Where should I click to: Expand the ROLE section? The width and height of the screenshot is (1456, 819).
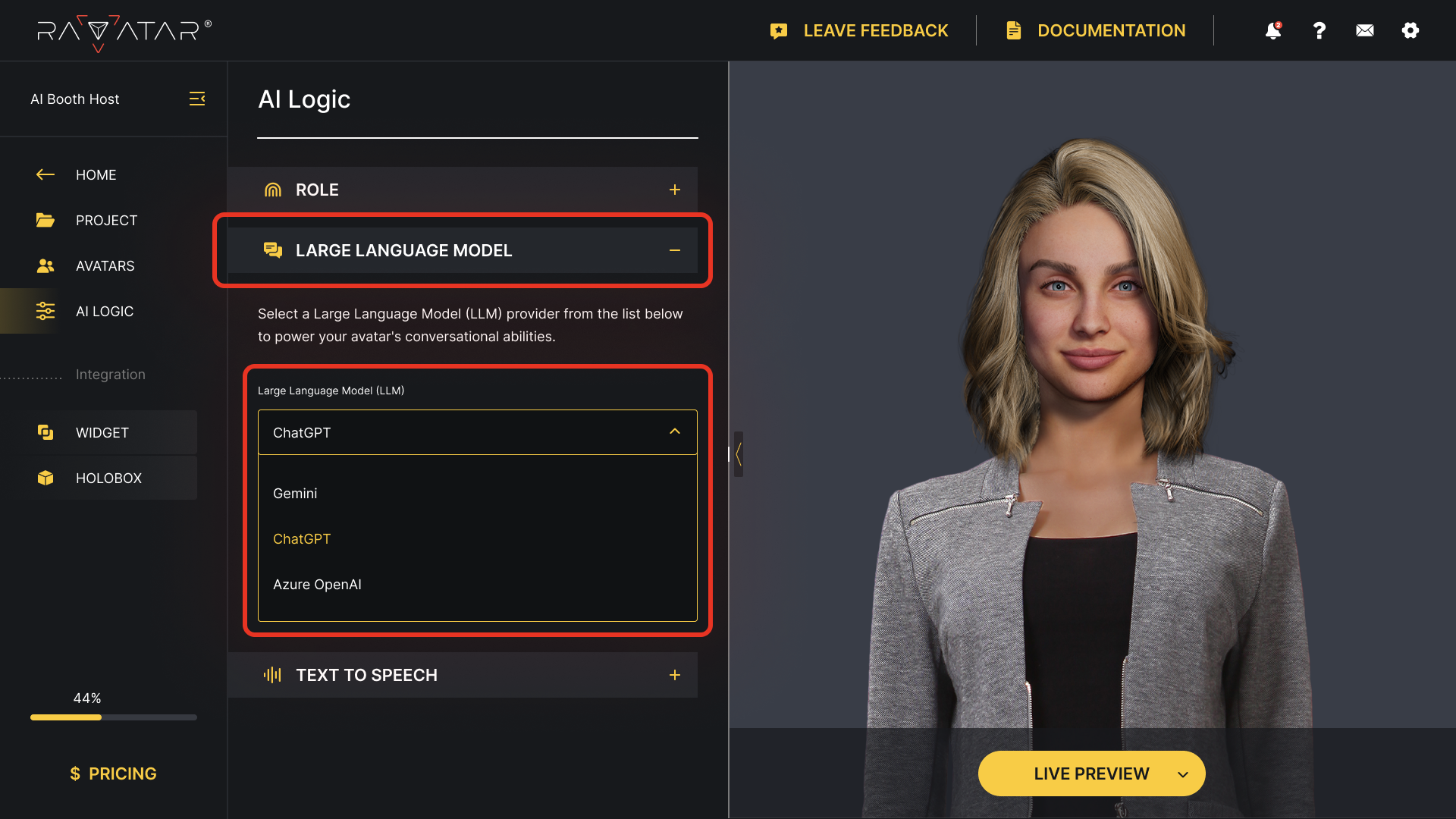(x=675, y=190)
